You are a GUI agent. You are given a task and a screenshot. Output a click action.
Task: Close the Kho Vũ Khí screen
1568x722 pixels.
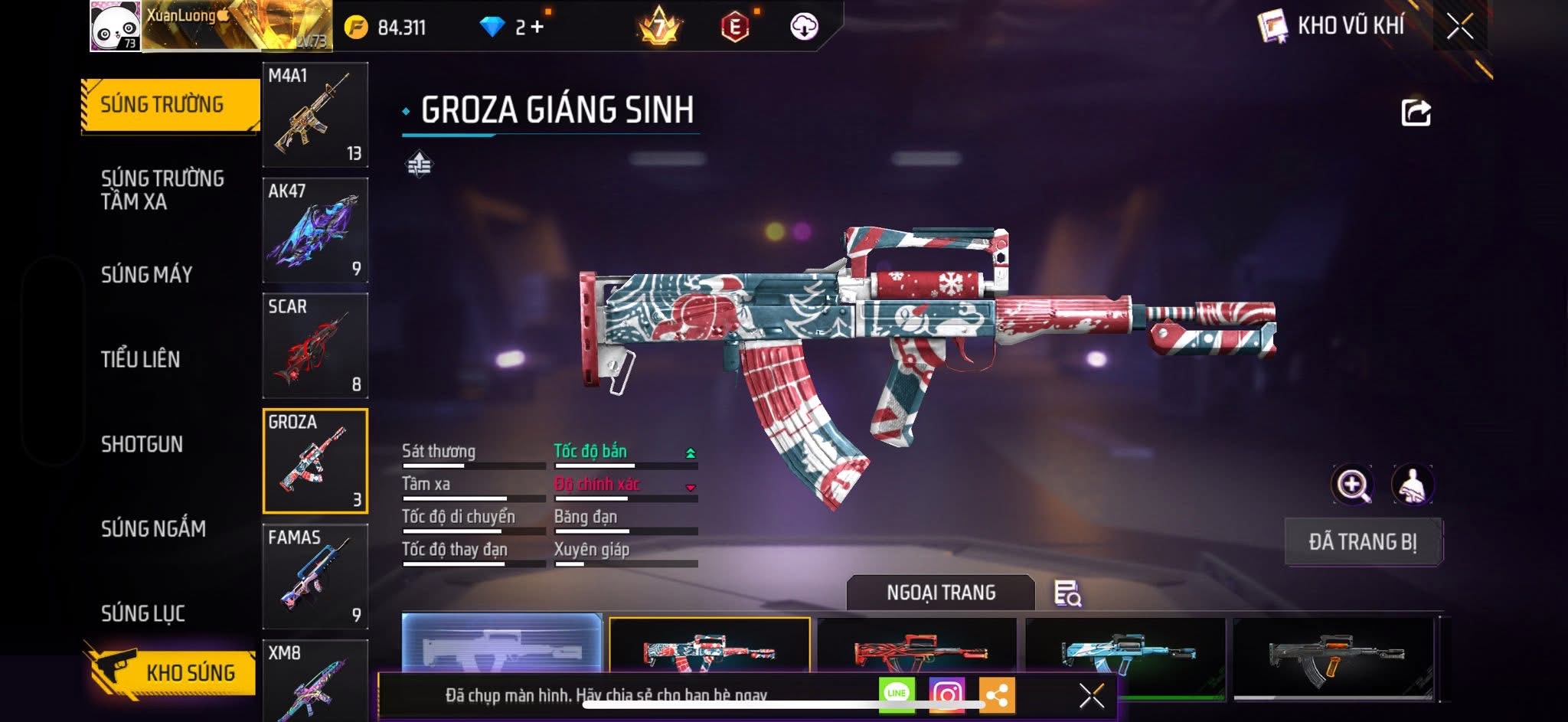click(1459, 27)
